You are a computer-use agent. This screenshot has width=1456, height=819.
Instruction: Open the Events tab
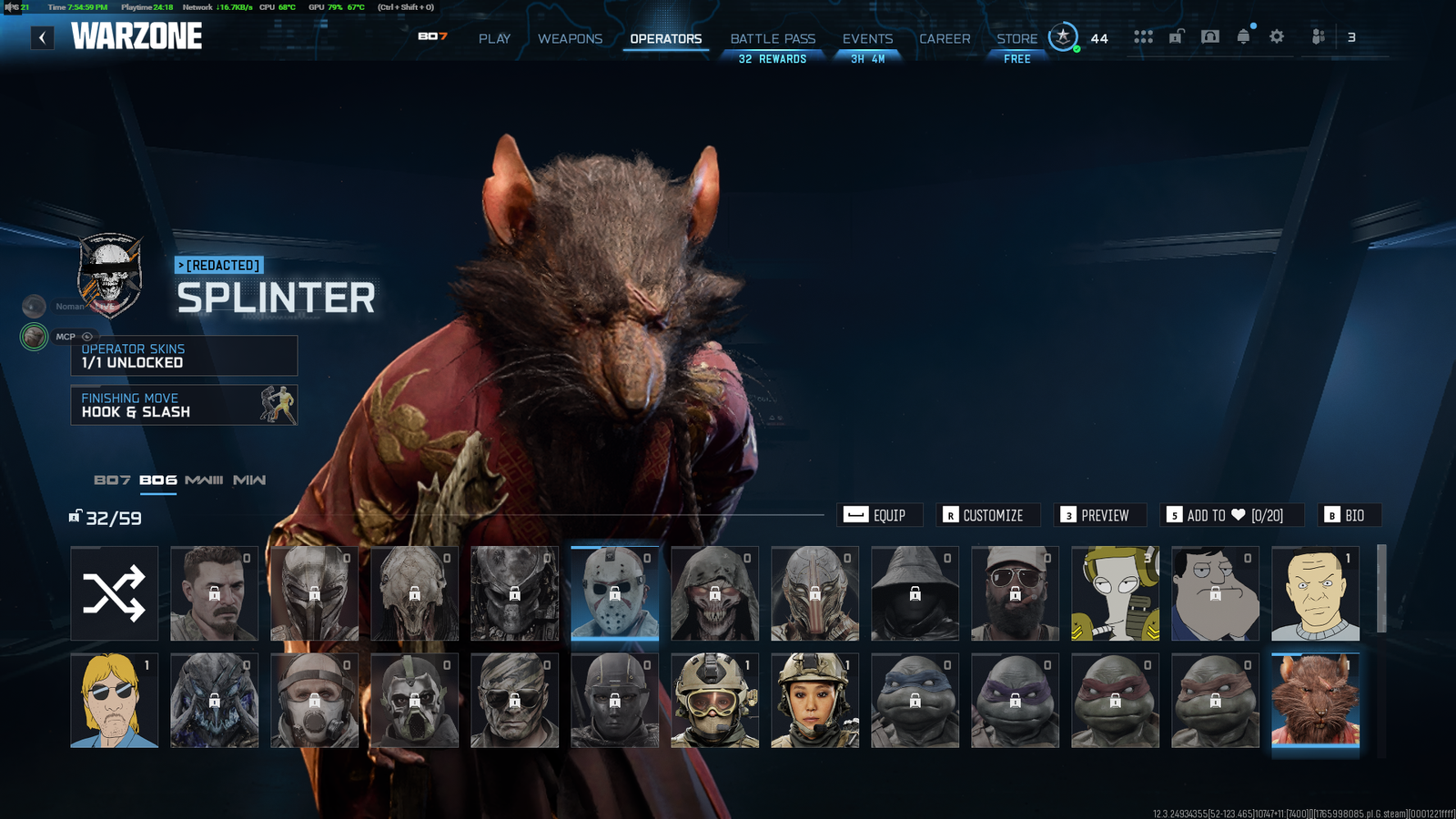[x=867, y=38]
